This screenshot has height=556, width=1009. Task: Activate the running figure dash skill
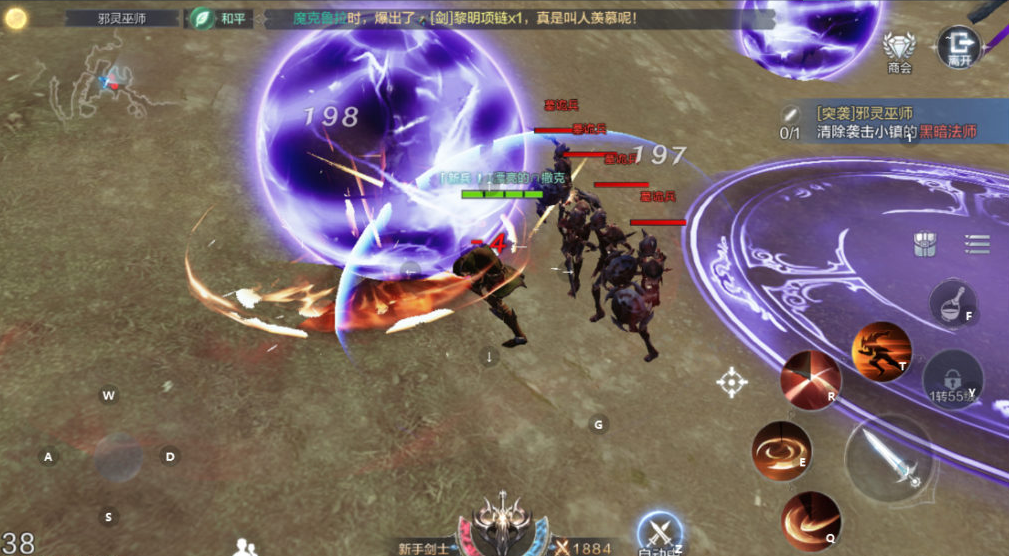pos(881,350)
